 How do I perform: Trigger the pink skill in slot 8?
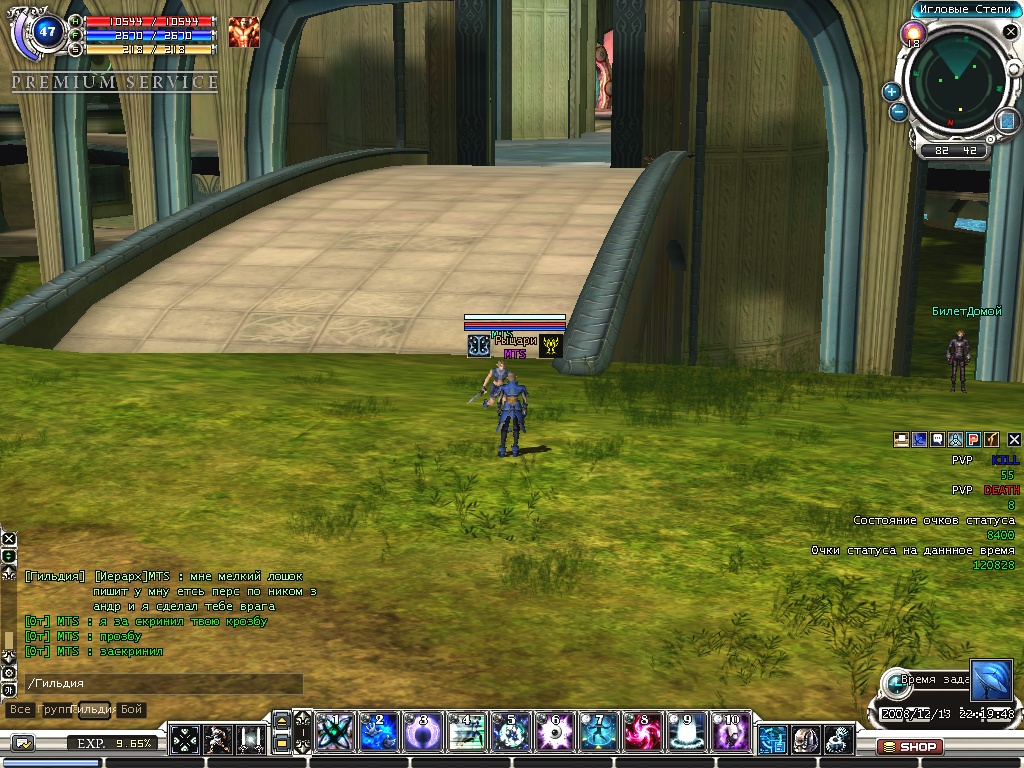pos(642,733)
